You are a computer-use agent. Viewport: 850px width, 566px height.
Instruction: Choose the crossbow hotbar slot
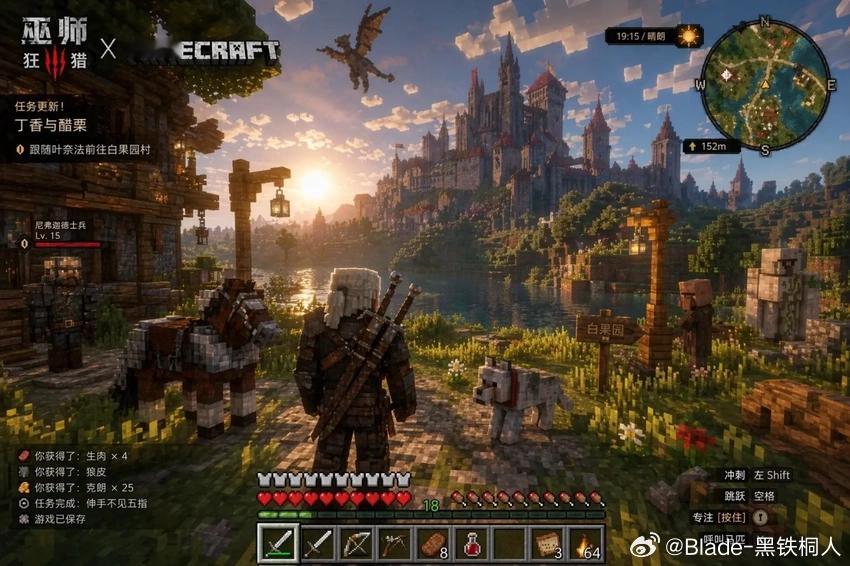pyautogui.click(x=394, y=544)
